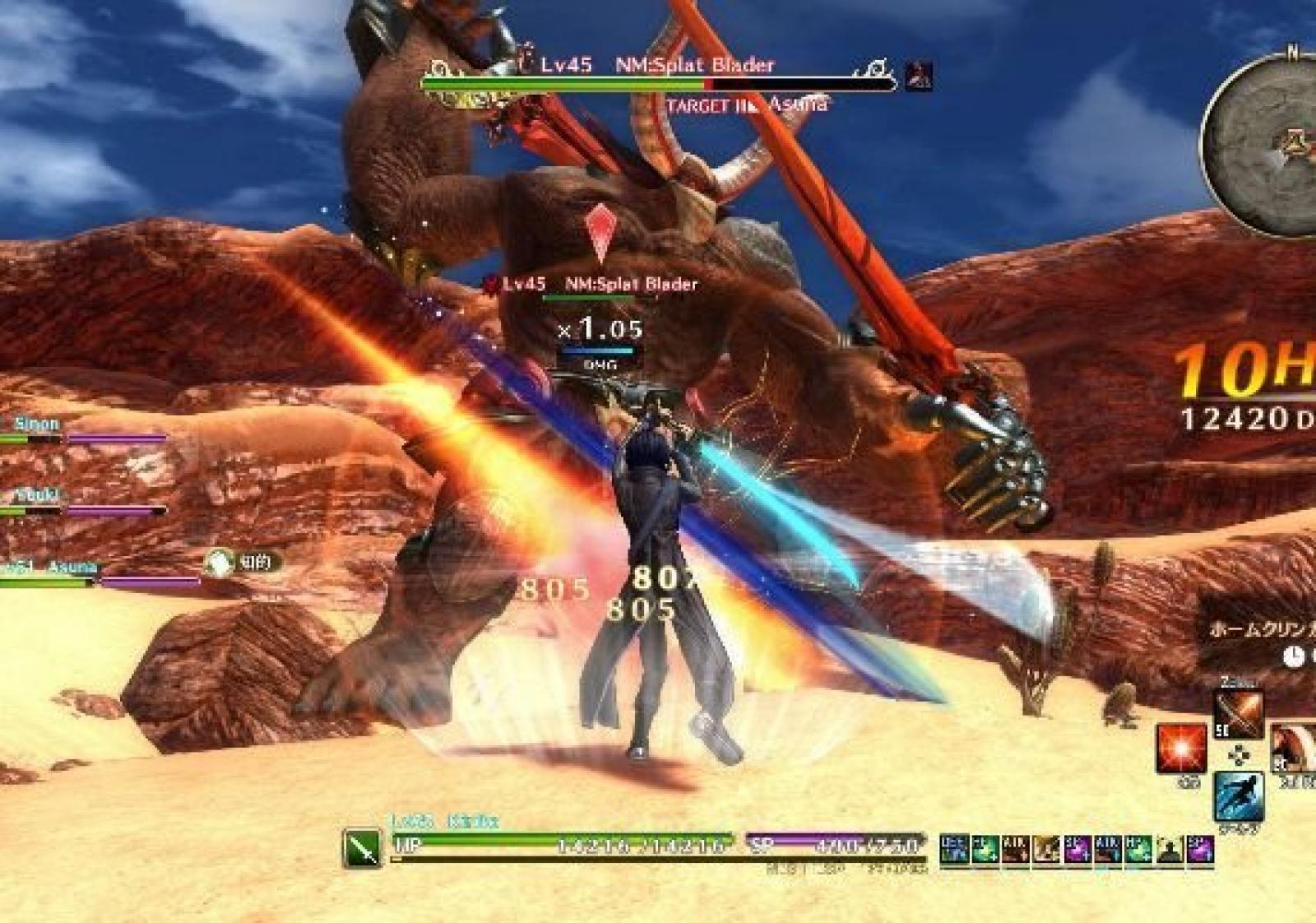Click the enemy portrait icon beside boss bar
The height and width of the screenshot is (923, 1316).
[x=919, y=76]
